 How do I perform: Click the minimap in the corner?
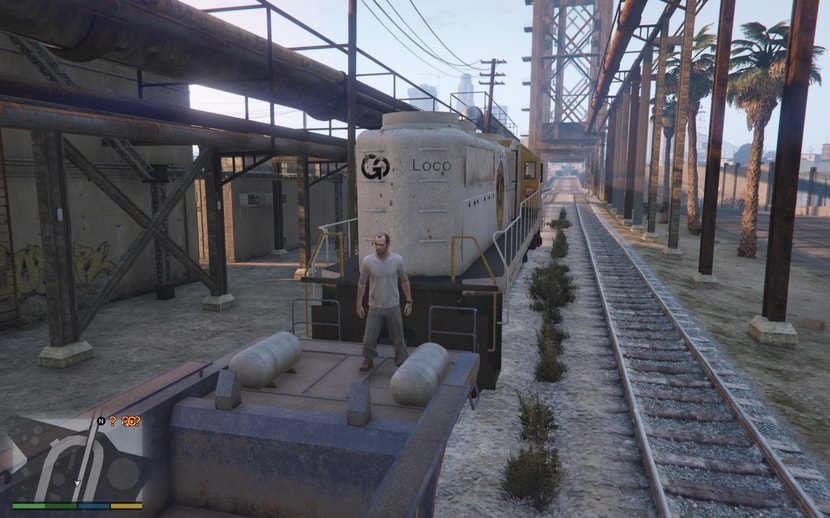coord(76,462)
